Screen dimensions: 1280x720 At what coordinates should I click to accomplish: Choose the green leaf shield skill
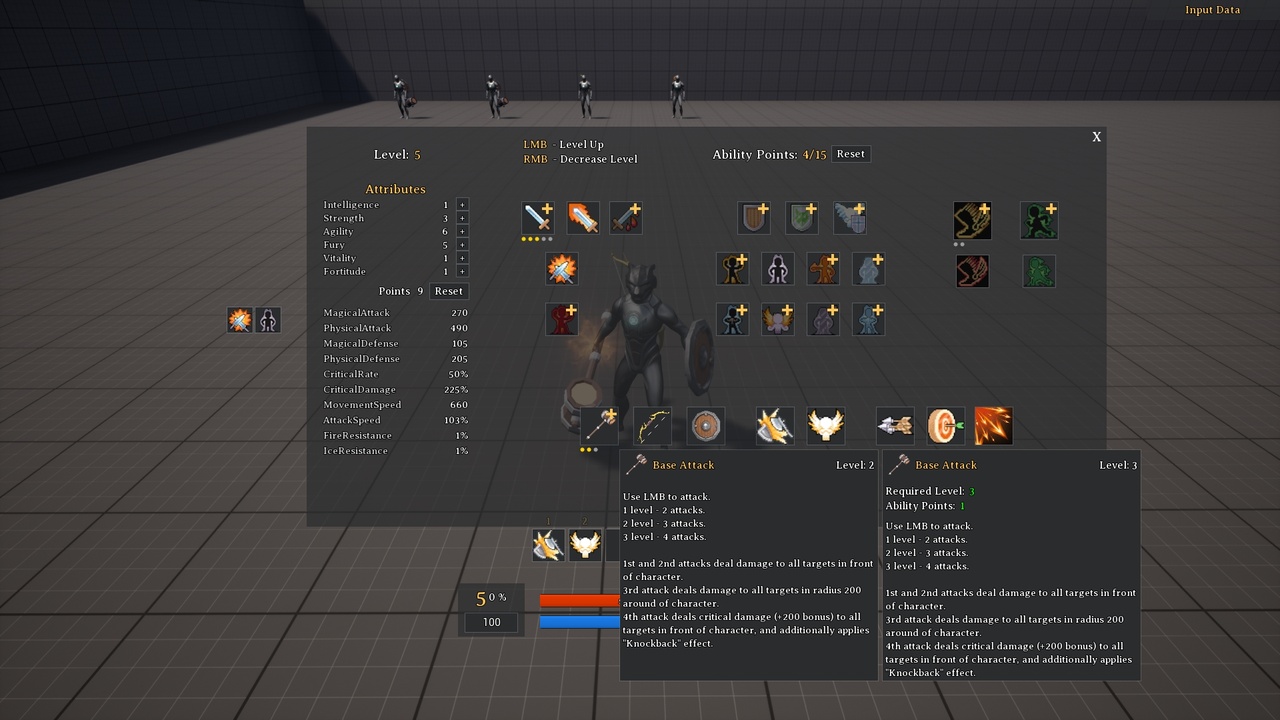tap(801, 218)
